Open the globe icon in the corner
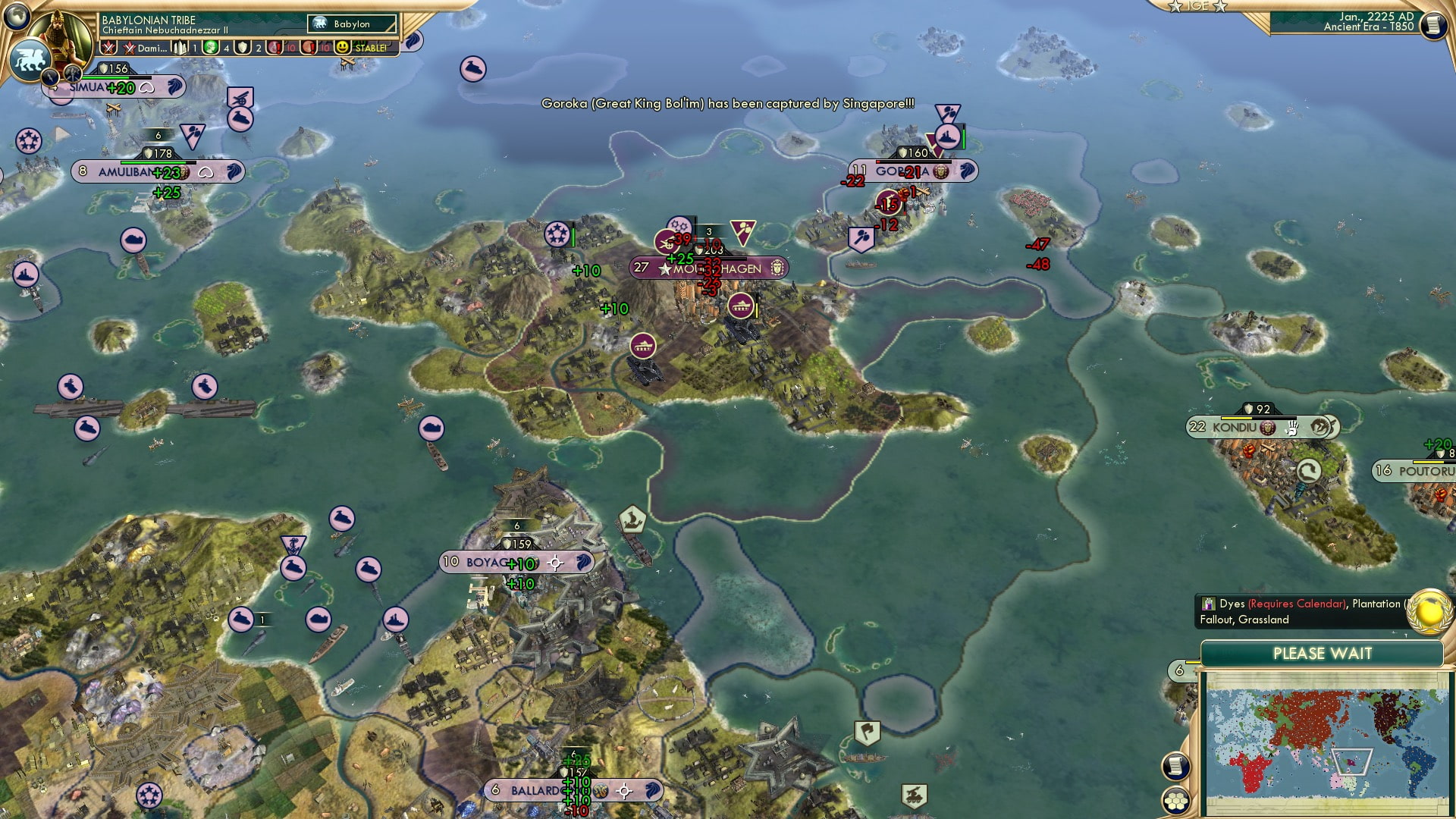Image resolution: width=1456 pixels, height=819 pixels. 17,14
